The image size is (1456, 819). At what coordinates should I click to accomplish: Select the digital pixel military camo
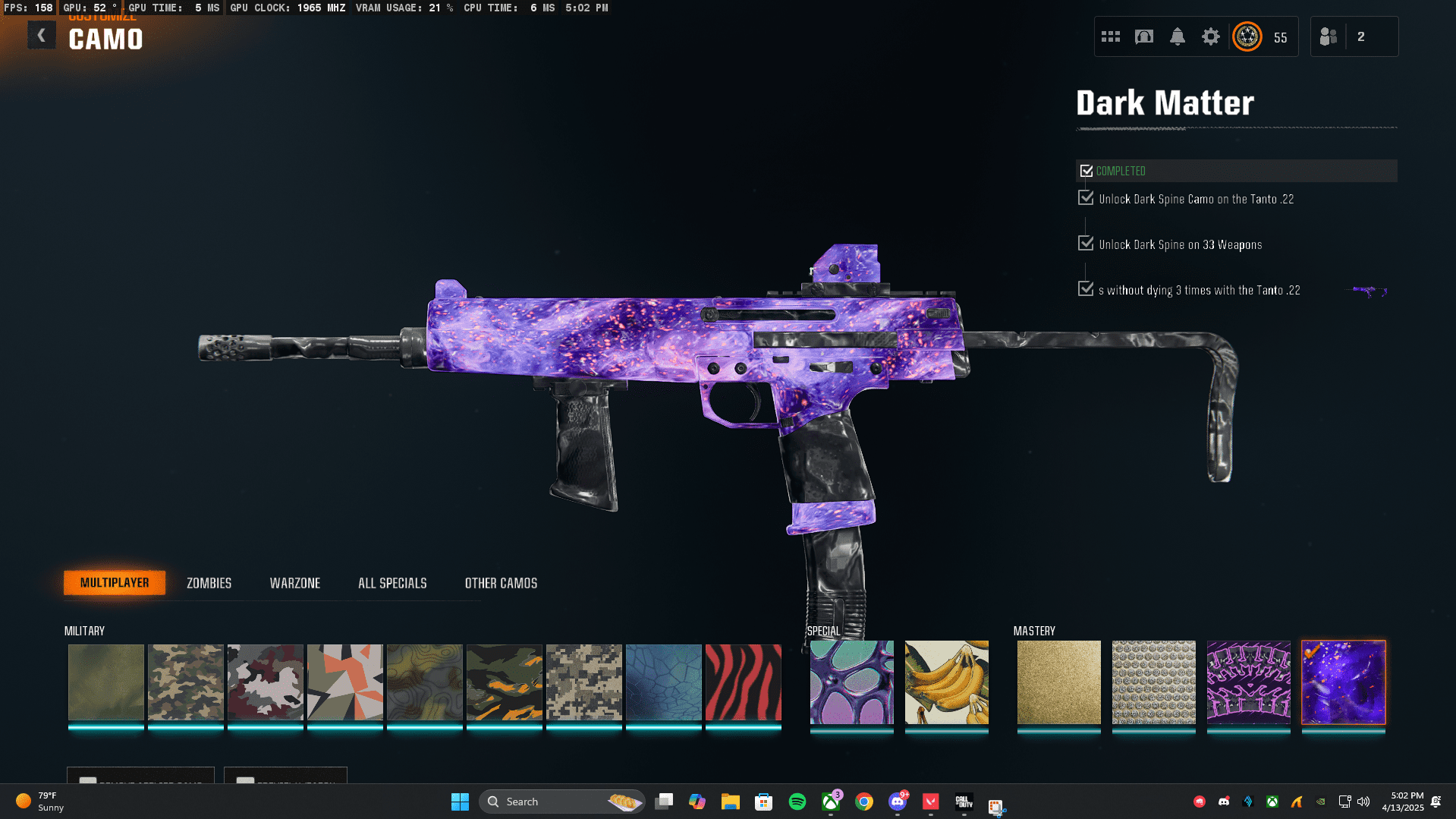tap(583, 682)
